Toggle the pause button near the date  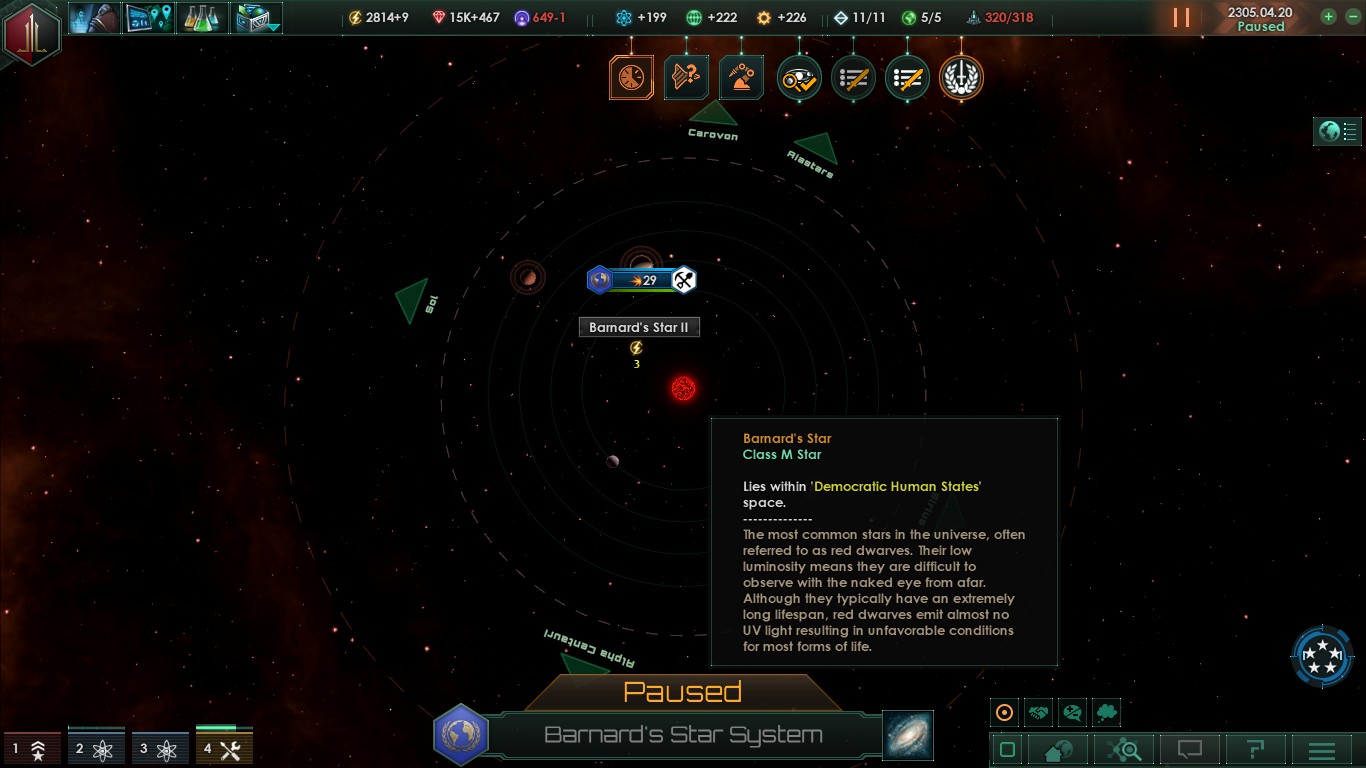pos(1181,17)
